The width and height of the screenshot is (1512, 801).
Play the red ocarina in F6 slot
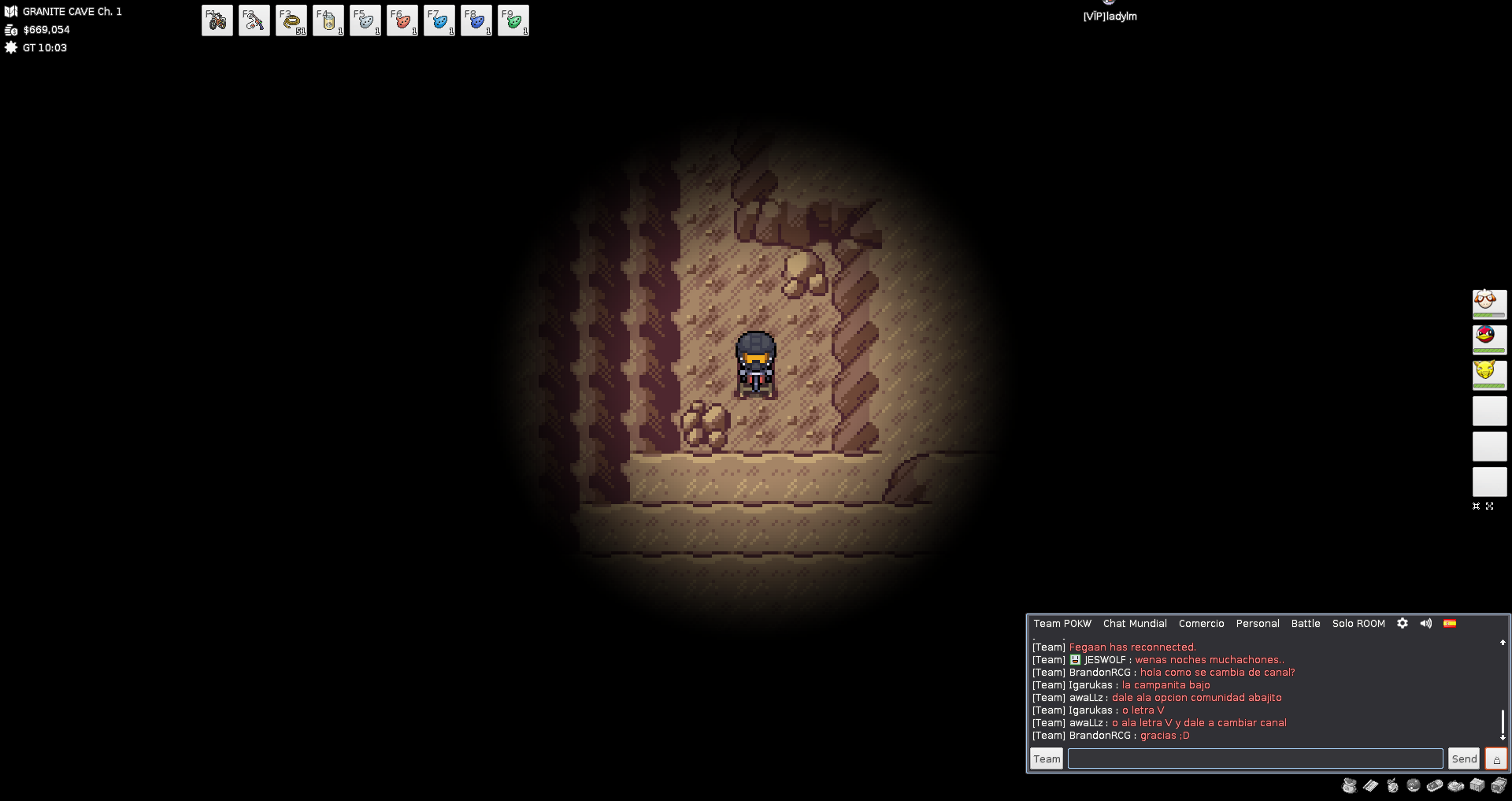(402, 20)
